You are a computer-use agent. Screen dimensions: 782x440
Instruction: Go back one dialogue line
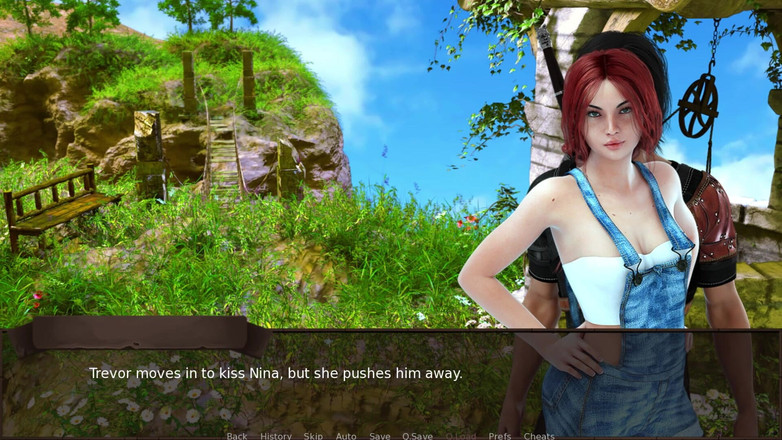[236, 436]
